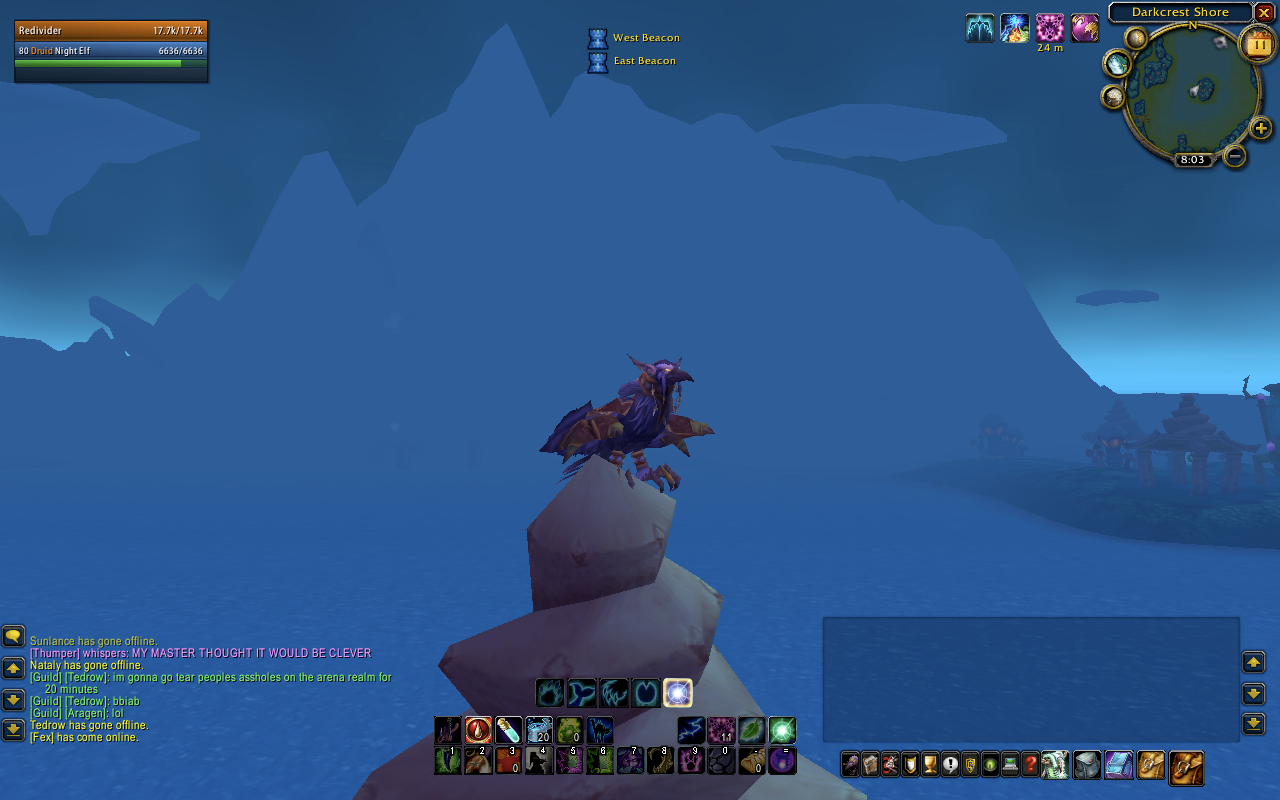Image resolution: width=1280 pixels, height=800 pixels.
Task: Cast the blue lightning bolt spell
Action: [691, 730]
